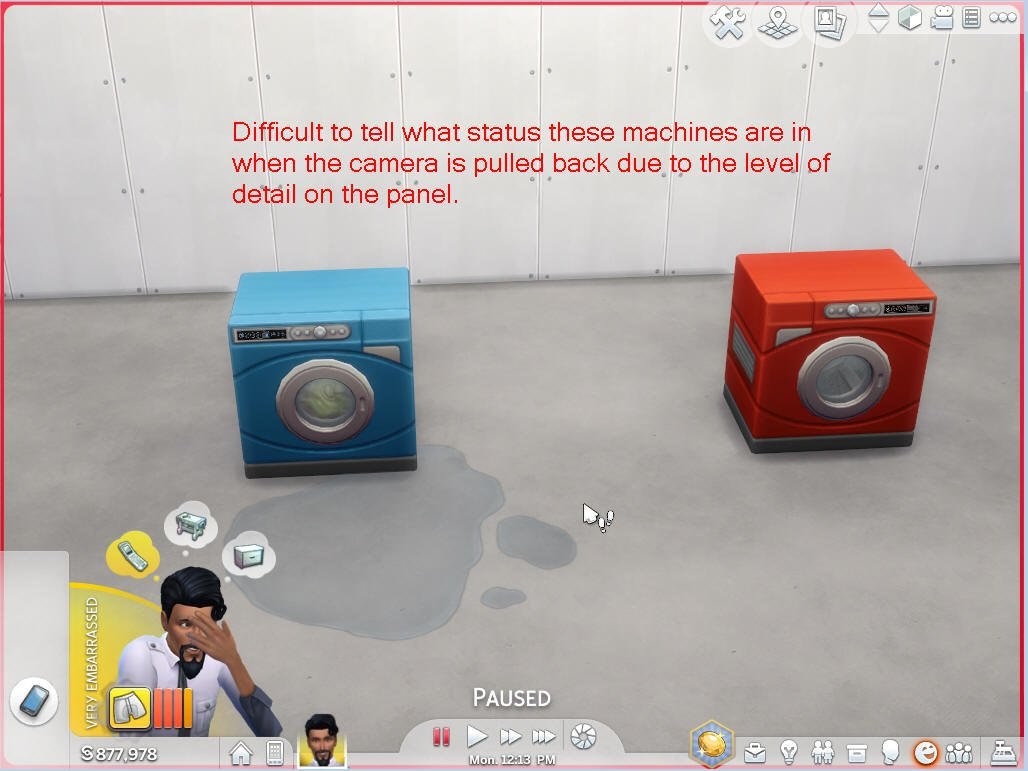The height and width of the screenshot is (771, 1028).
Task: Pause the game with the red pause button
Action: tap(441, 737)
